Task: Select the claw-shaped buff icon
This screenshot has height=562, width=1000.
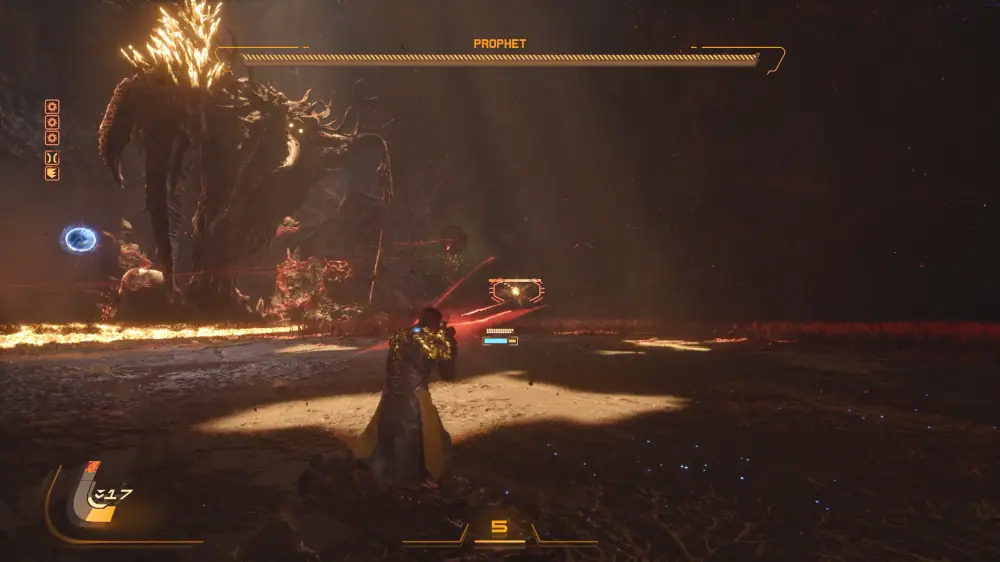Action: click(52, 174)
